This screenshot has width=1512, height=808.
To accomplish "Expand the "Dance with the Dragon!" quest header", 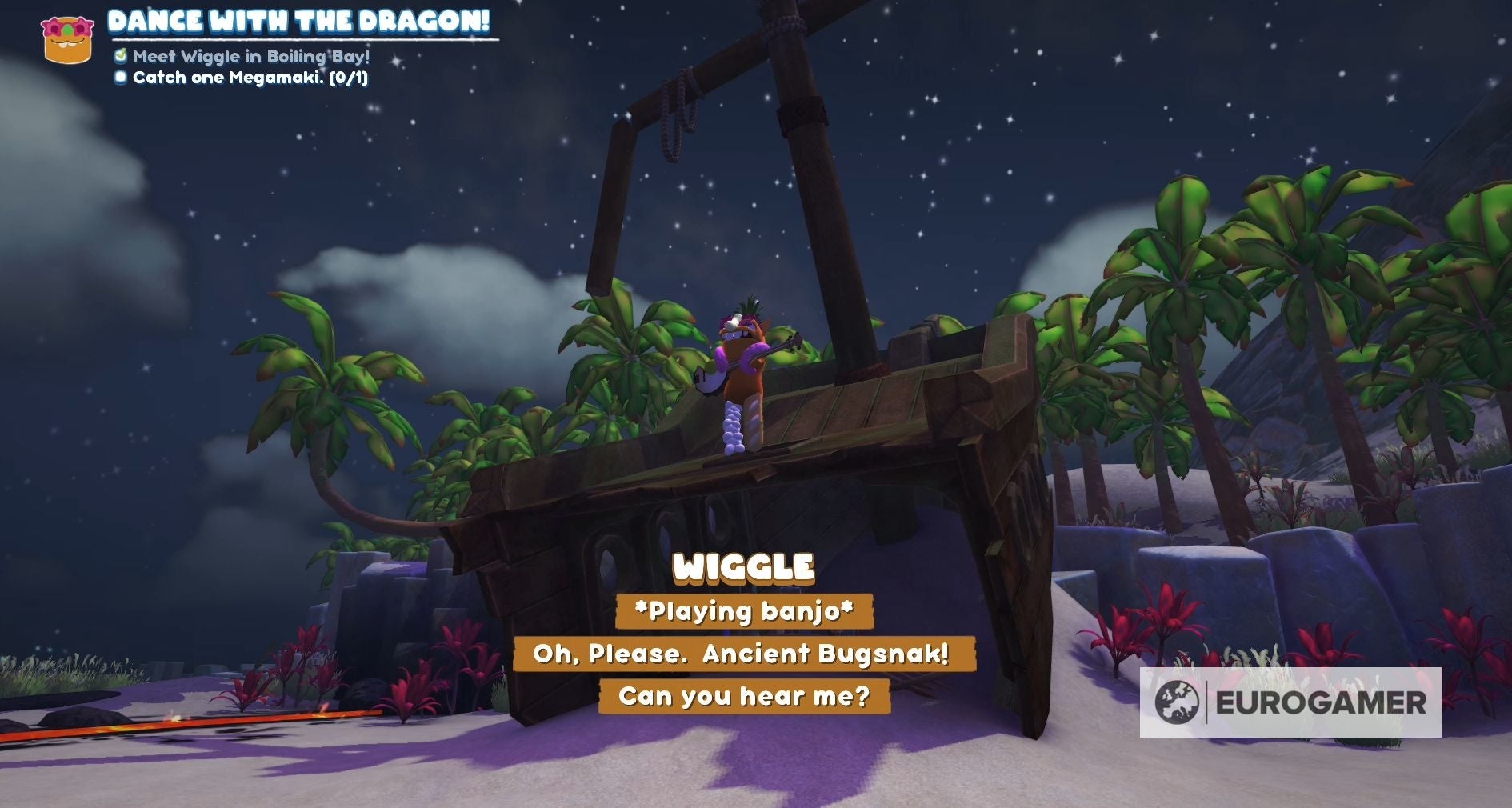I will (x=300, y=22).
